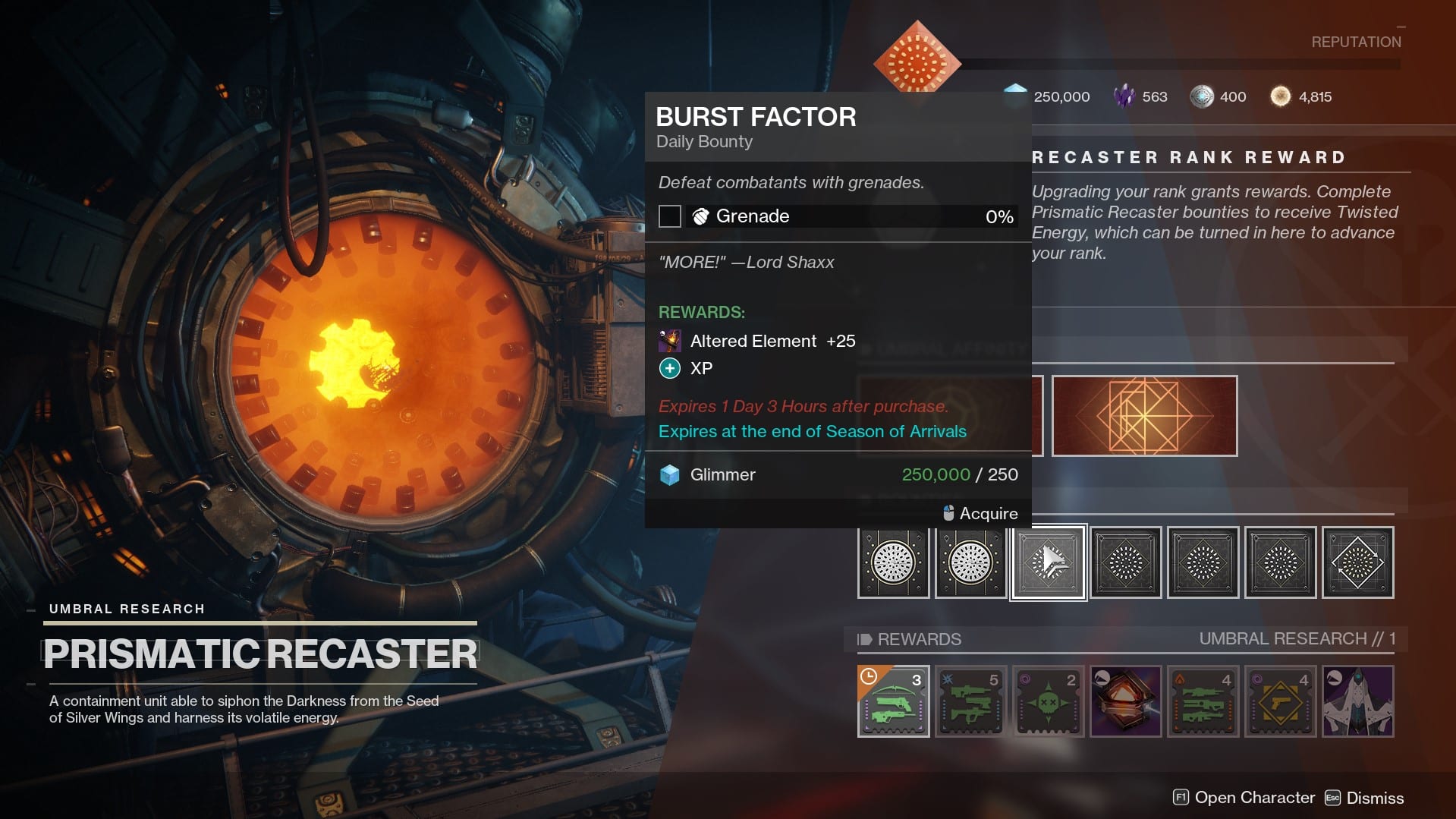Screen dimensions: 1456x819
Task: Open the Recaster Rank Reward geometric tile
Action: click(x=1144, y=416)
